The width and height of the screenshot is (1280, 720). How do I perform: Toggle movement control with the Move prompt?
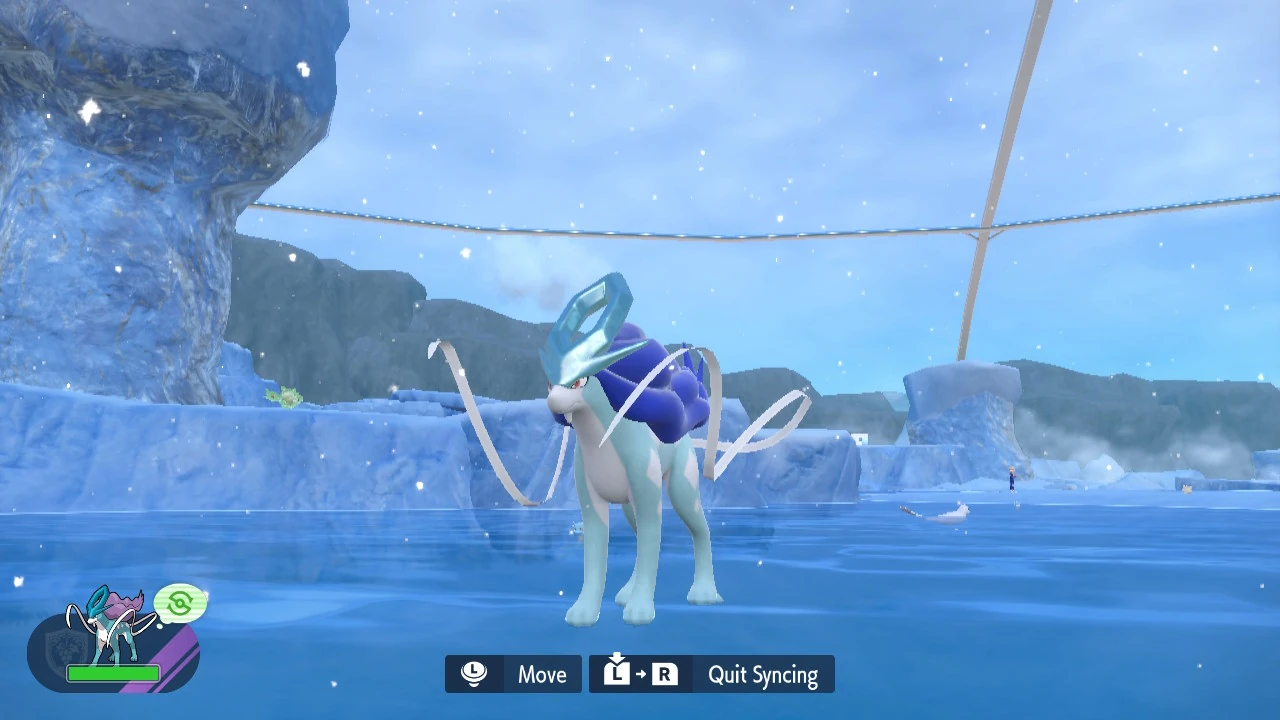pyautogui.click(x=541, y=674)
